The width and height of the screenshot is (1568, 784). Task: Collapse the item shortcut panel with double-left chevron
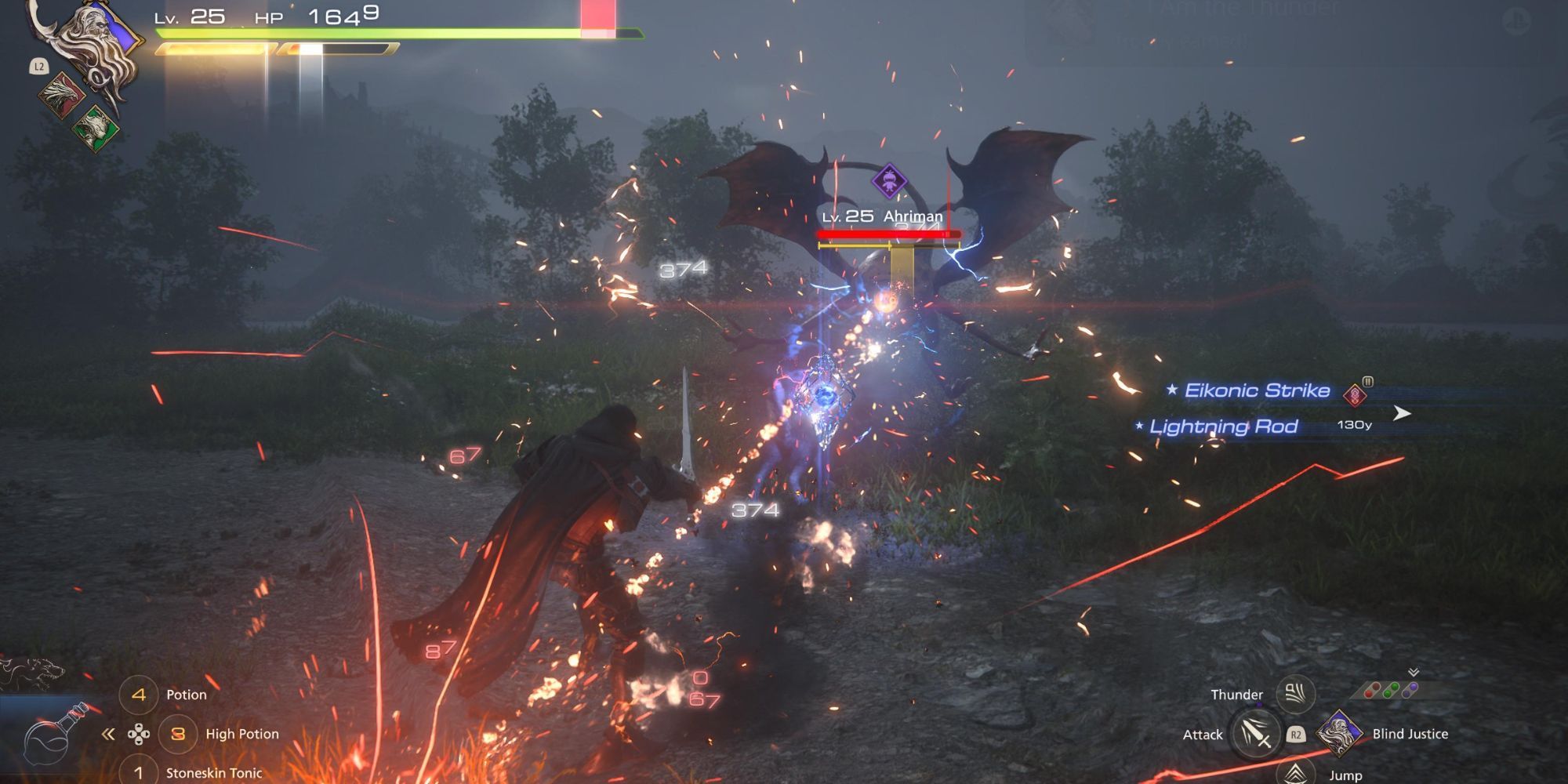point(107,735)
